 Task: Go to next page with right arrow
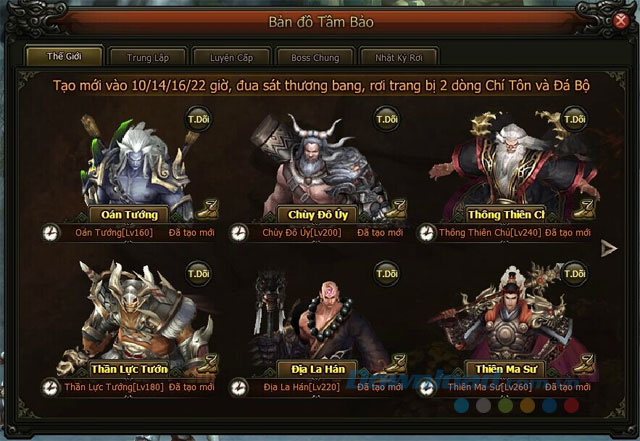[609, 249]
